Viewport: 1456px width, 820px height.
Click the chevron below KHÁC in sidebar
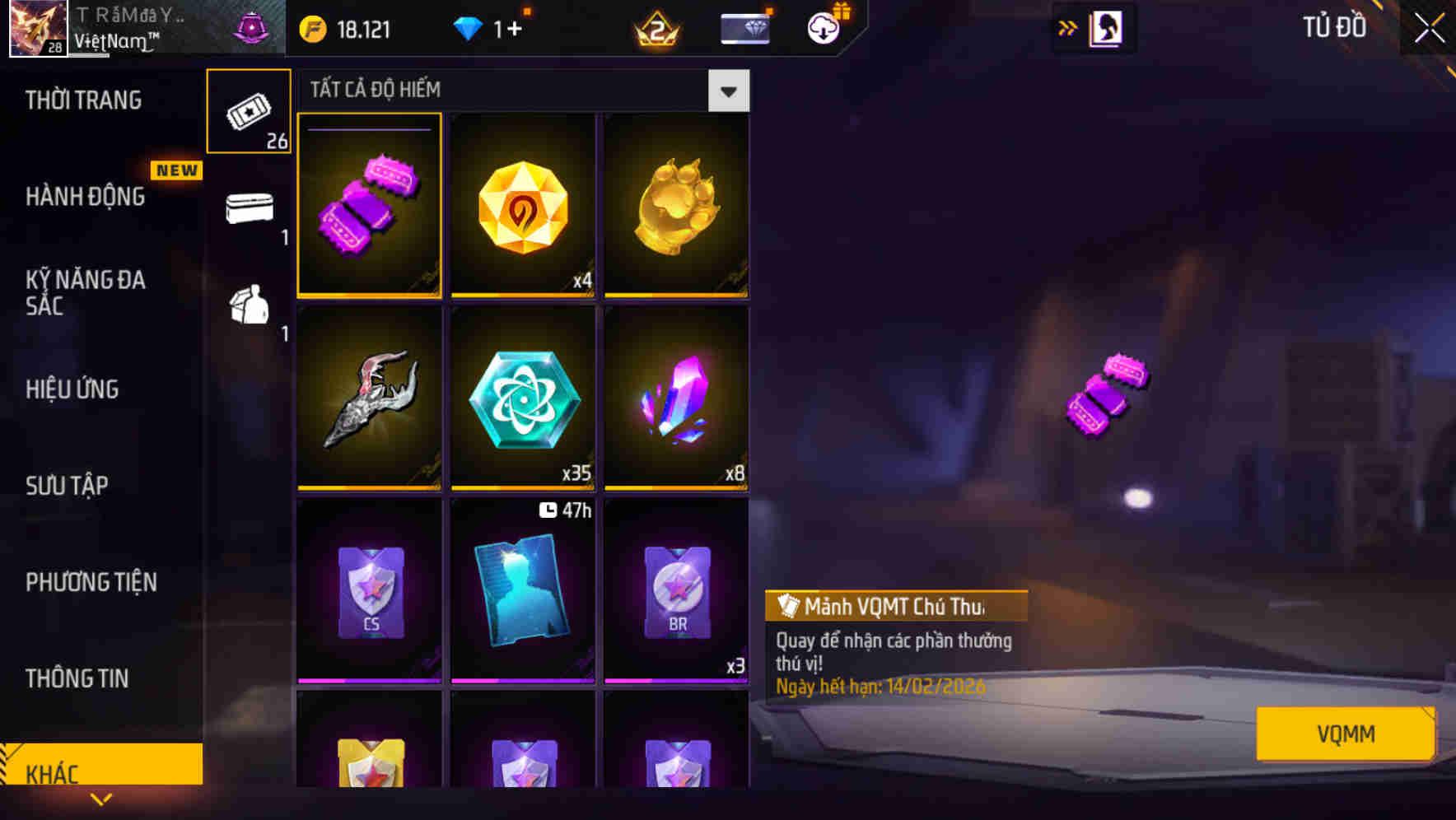100,799
